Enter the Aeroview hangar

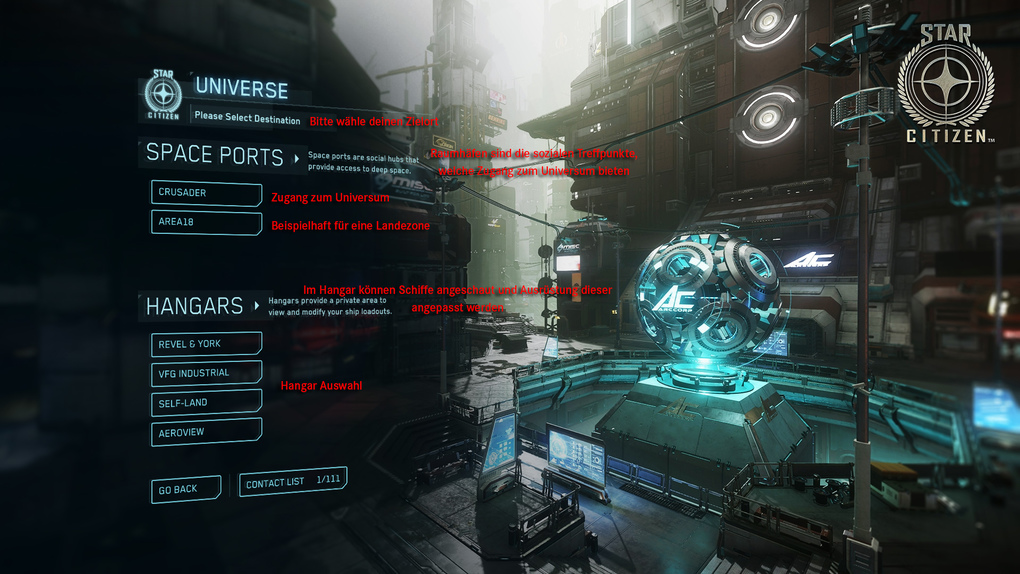coord(206,431)
